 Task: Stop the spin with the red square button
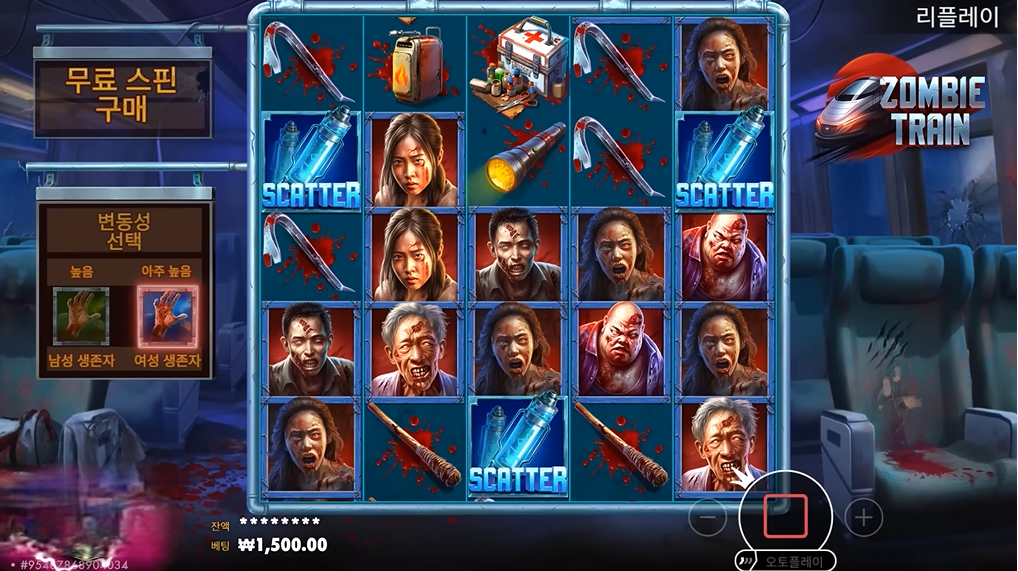coord(785,516)
